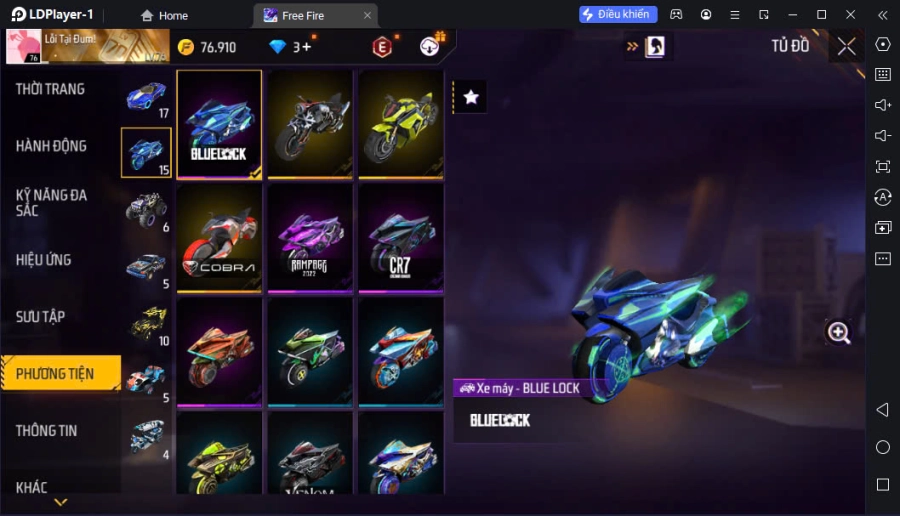Image resolution: width=900 pixels, height=516 pixels.
Task: Select the black and red motorcycle skin
Action: (x=310, y=124)
